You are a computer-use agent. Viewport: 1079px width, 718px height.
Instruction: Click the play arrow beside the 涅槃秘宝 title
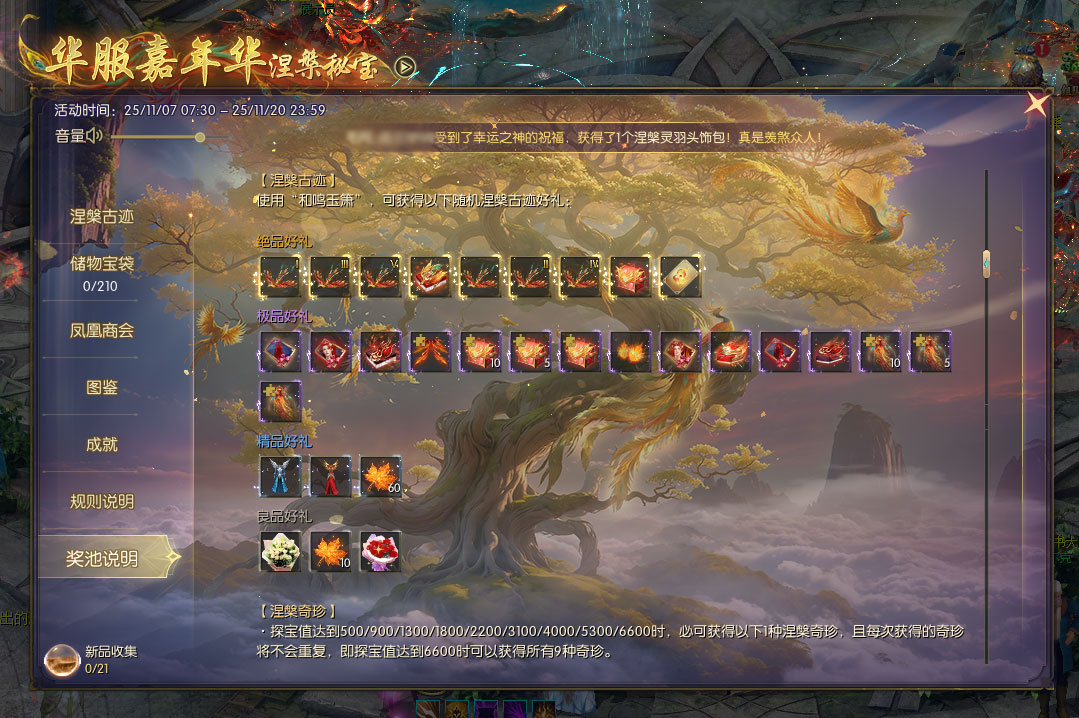(x=405, y=67)
